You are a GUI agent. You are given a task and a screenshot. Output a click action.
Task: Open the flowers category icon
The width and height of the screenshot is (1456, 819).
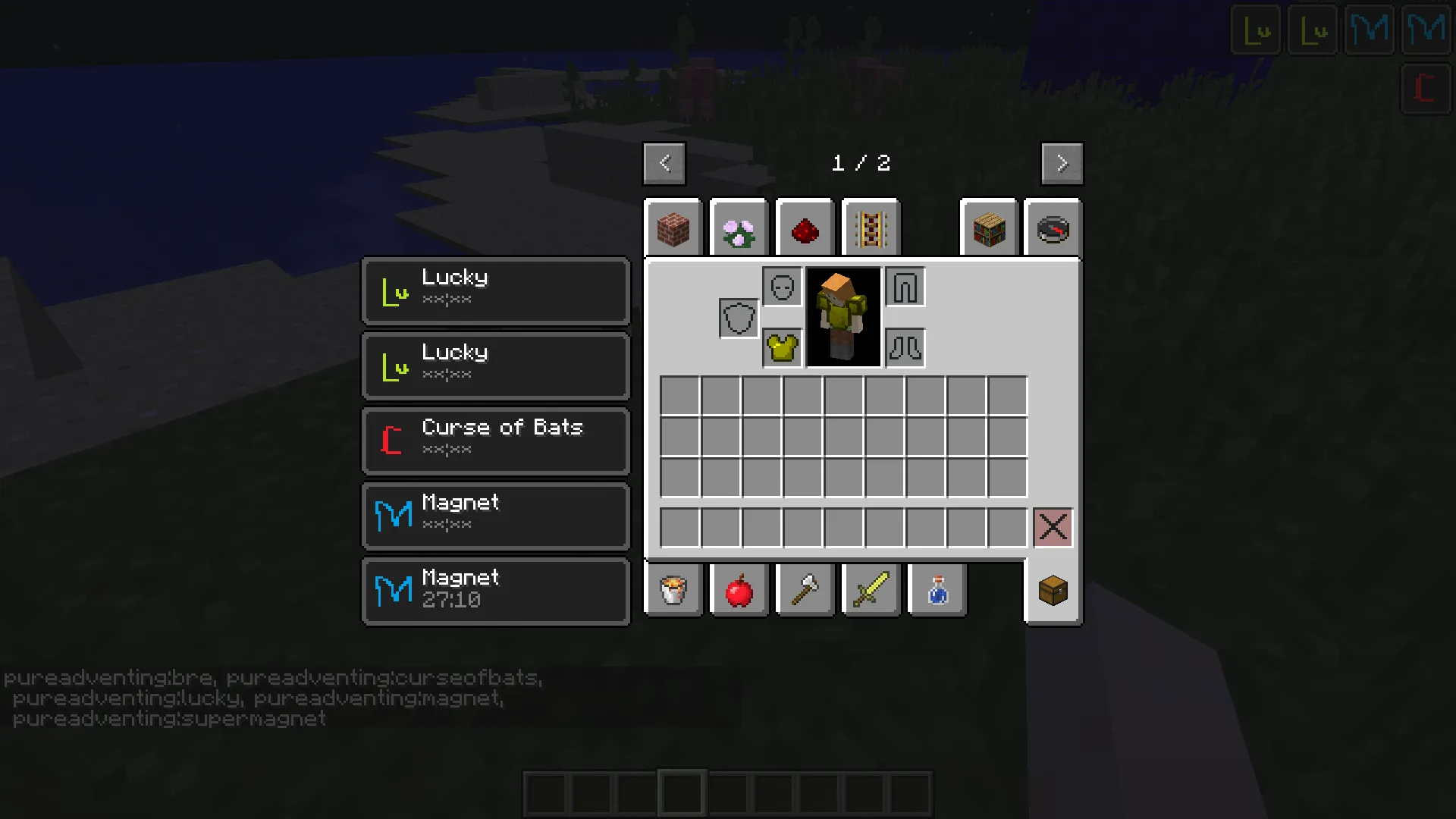(x=738, y=227)
